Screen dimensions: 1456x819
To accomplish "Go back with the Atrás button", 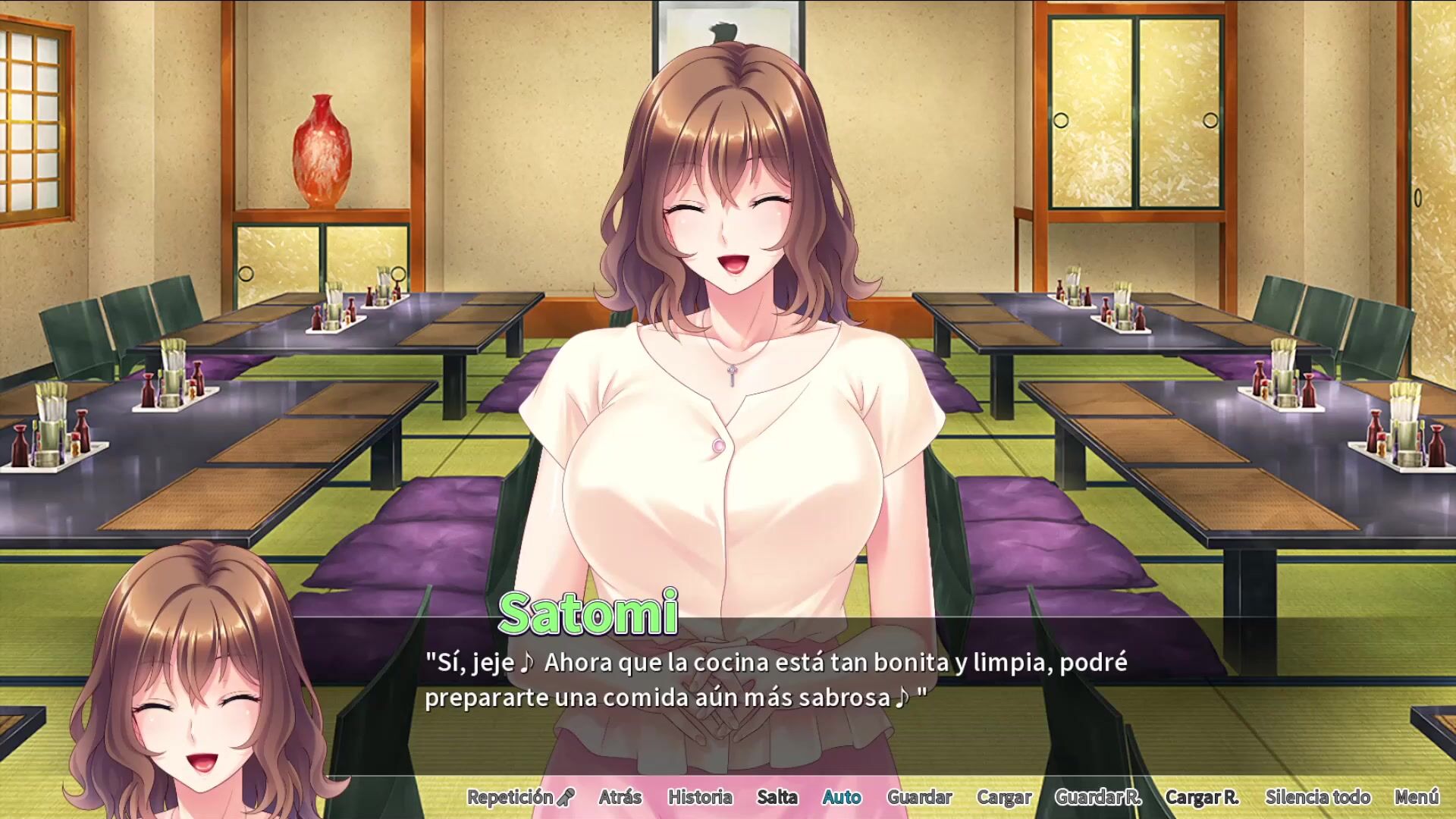I will point(620,797).
